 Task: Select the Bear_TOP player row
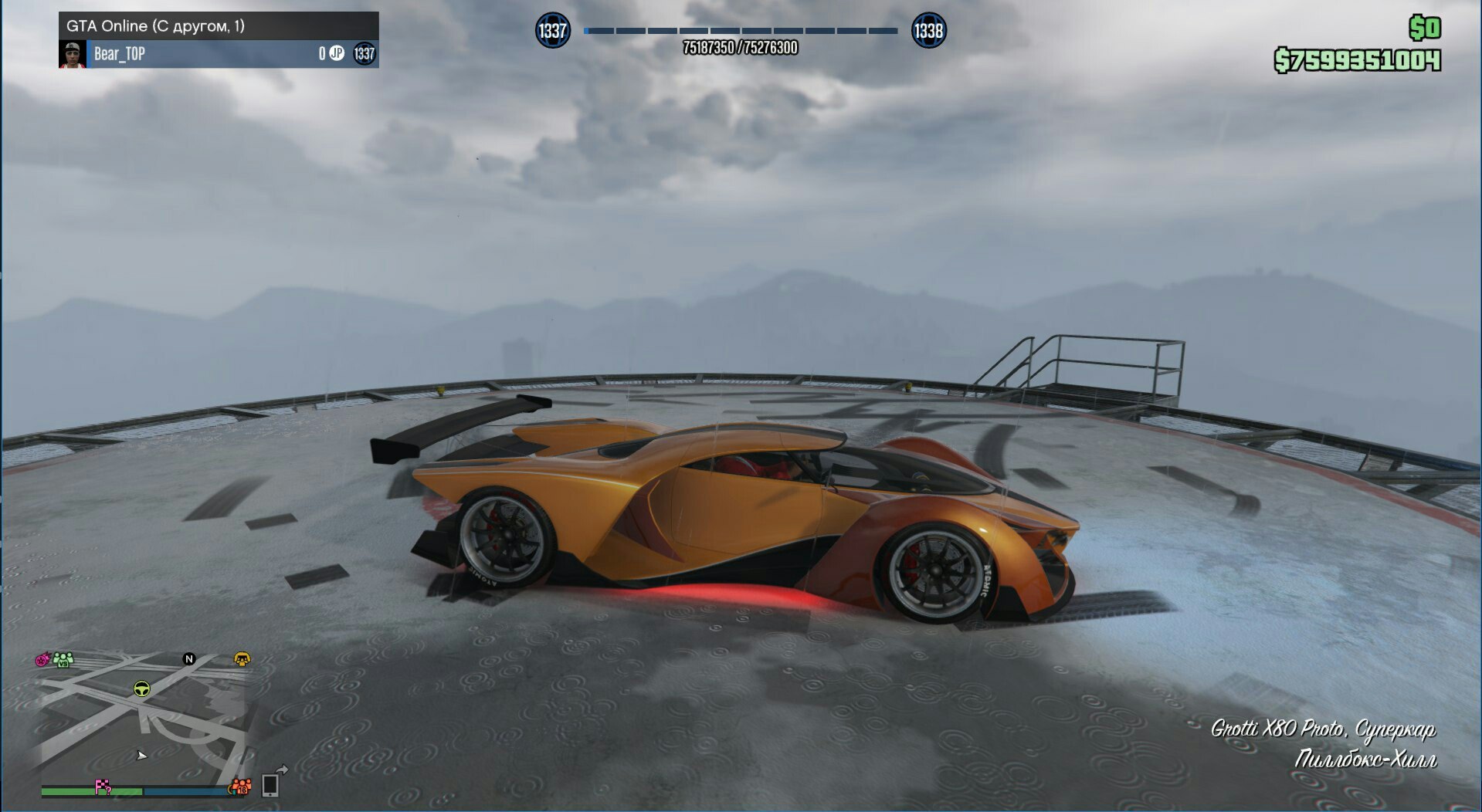[219, 54]
